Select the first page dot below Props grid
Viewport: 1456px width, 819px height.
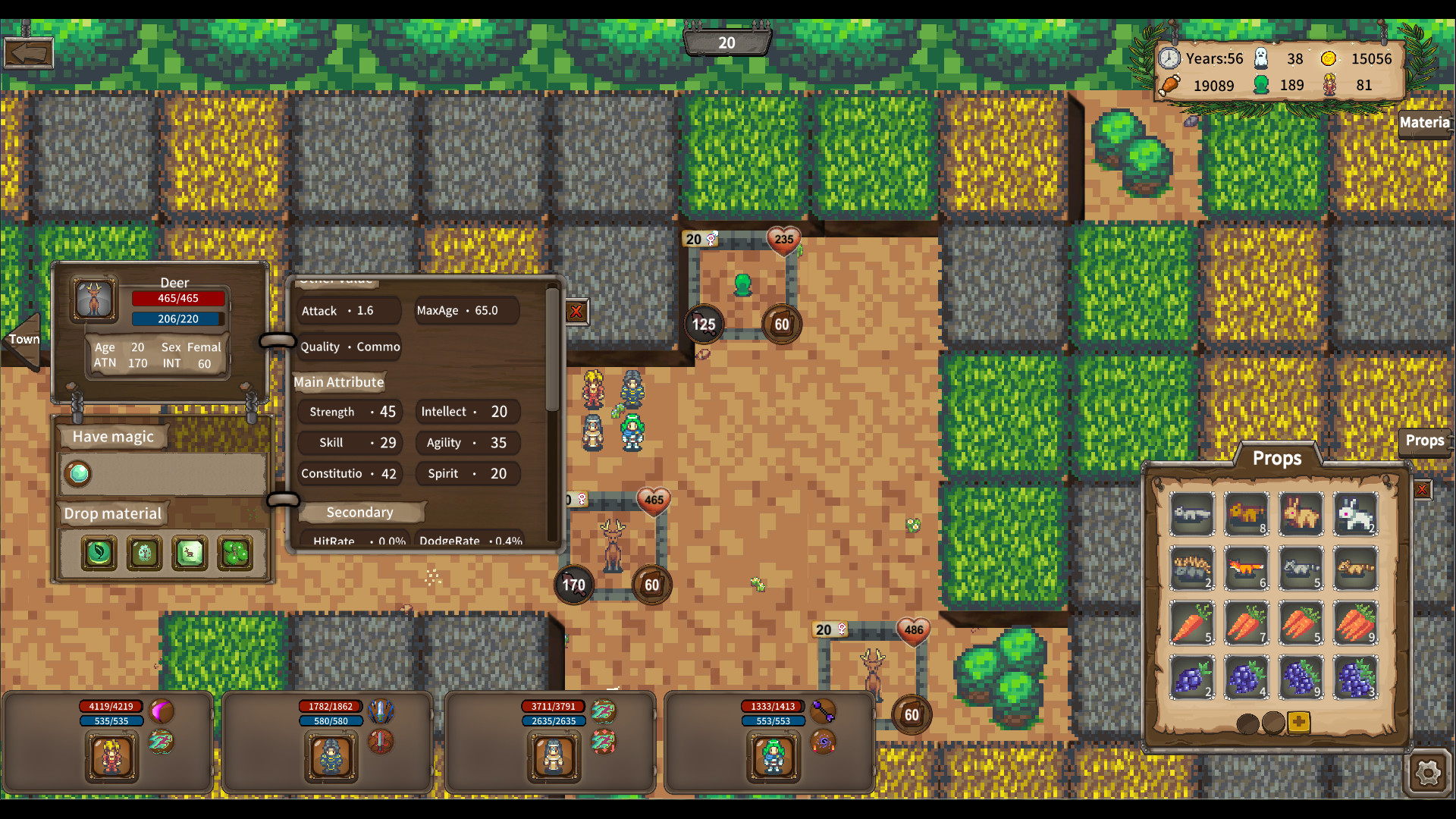[1247, 723]
